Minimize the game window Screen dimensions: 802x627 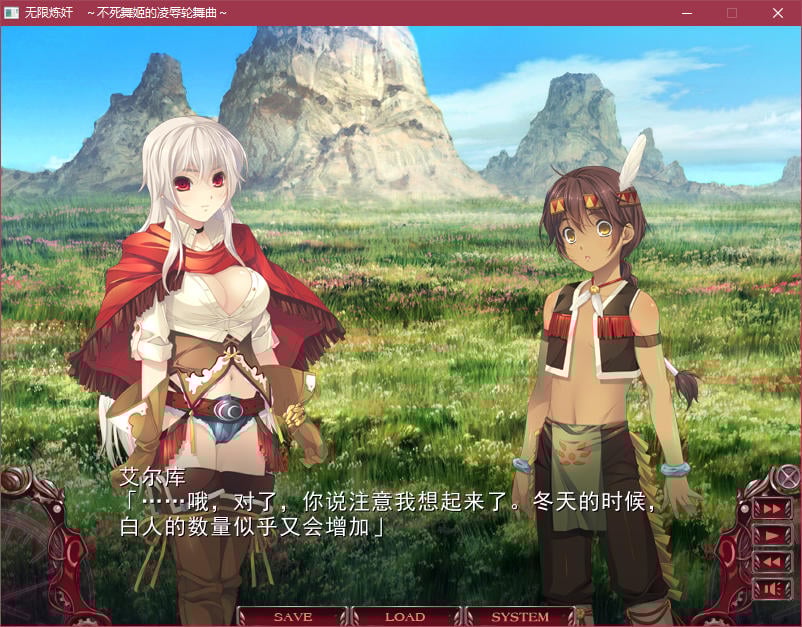(x=687, y=13)
